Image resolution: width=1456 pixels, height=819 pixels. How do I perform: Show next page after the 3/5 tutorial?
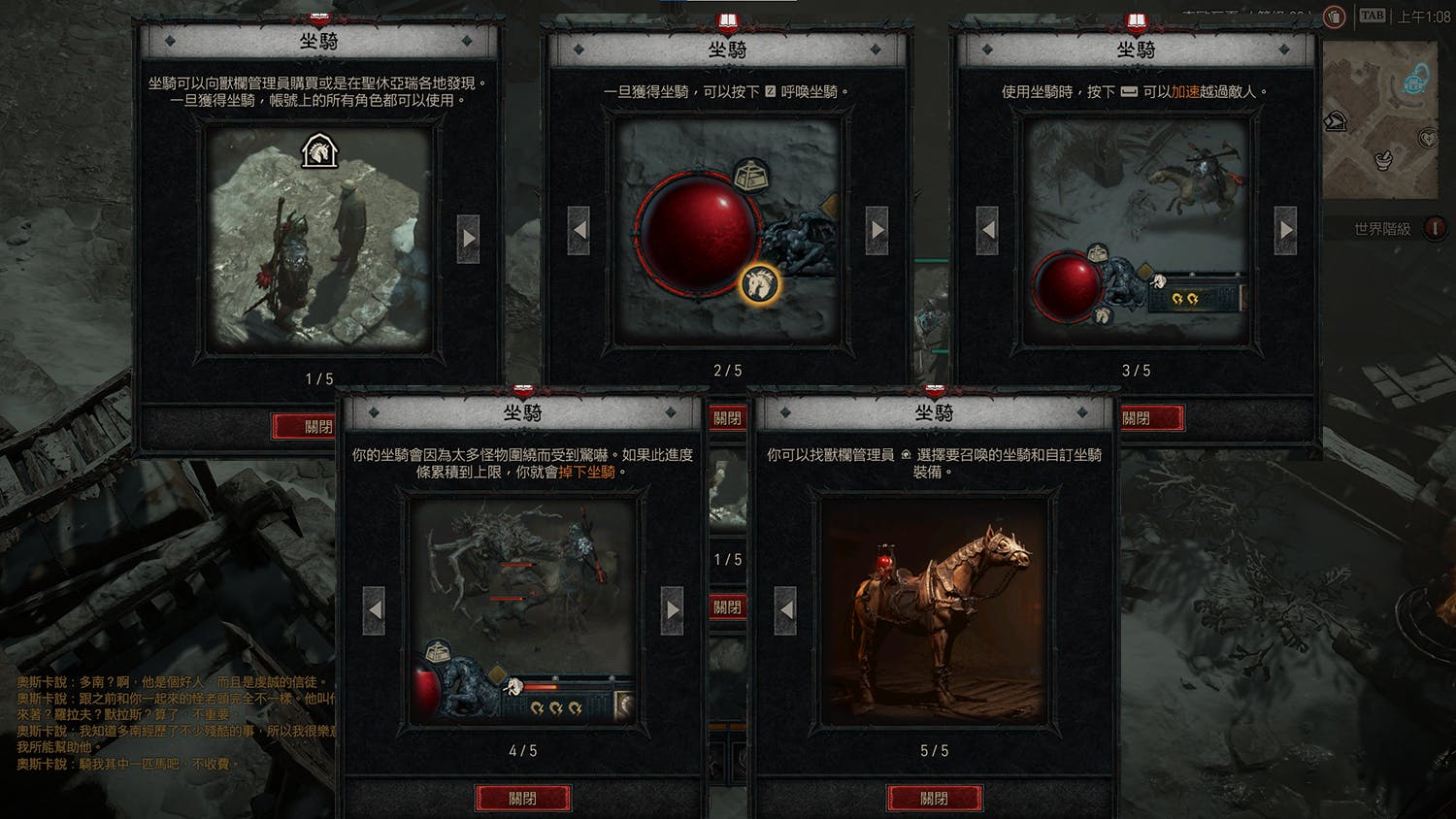coord(1285,231)
